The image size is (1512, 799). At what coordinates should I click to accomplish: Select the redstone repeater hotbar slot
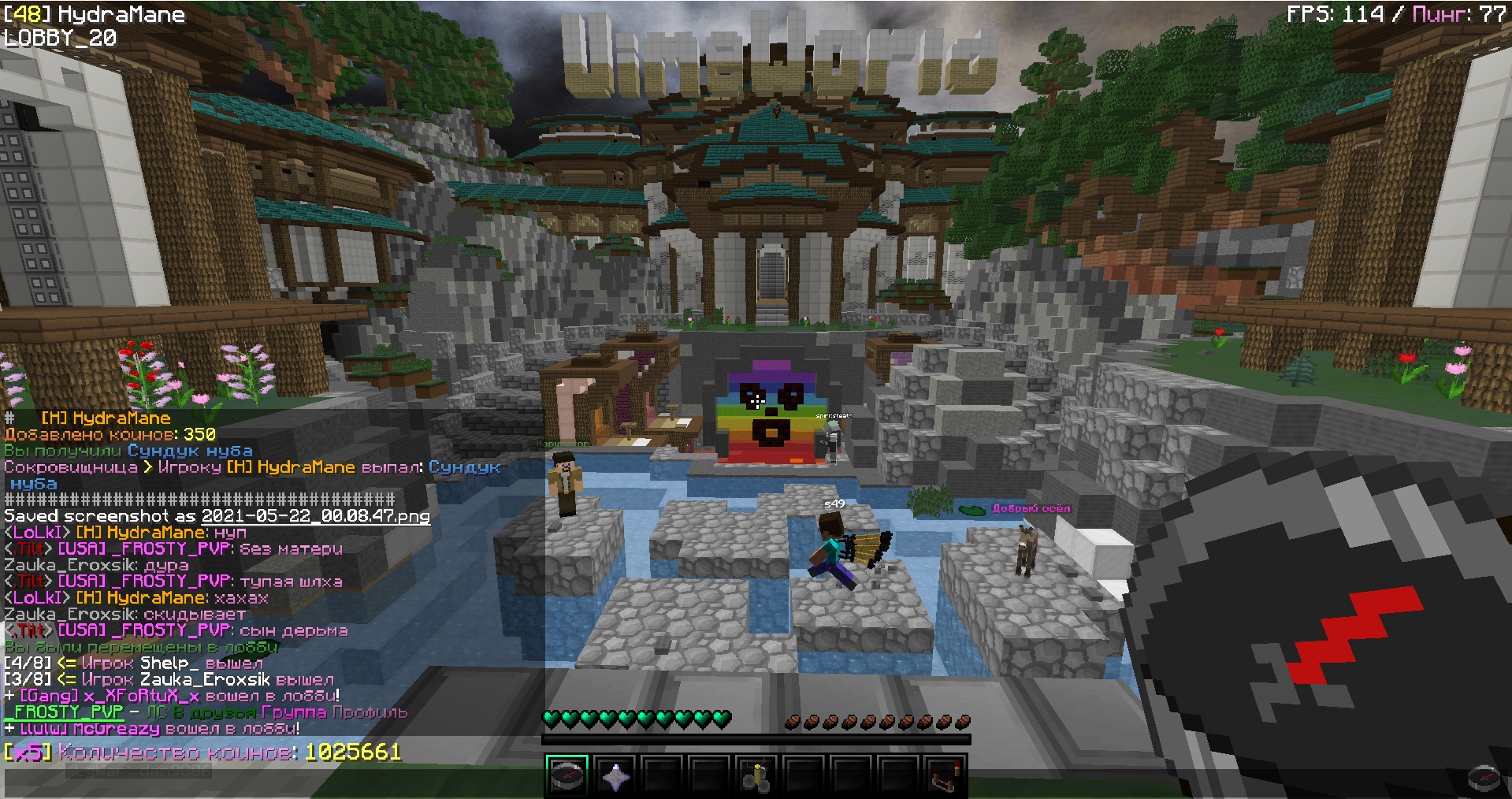(x=945, y=776)
